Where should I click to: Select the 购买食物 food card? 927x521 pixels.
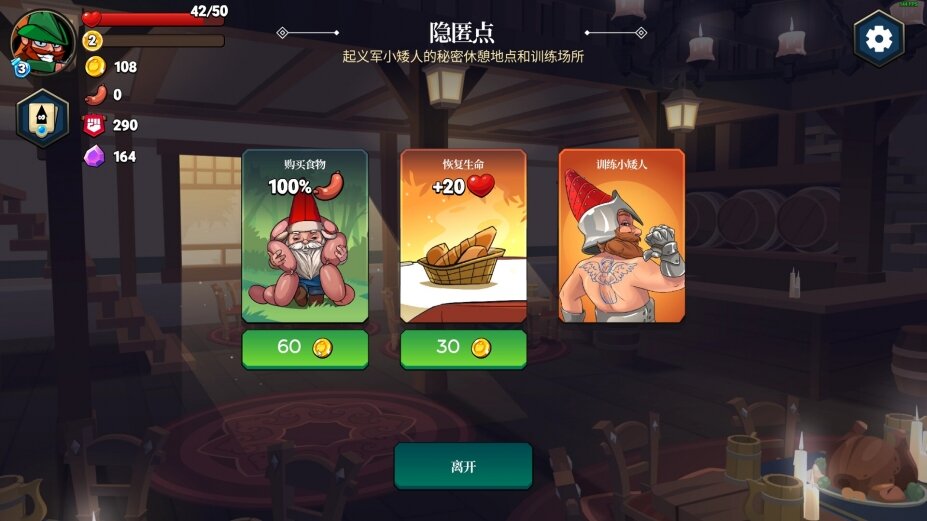point(305,237)
